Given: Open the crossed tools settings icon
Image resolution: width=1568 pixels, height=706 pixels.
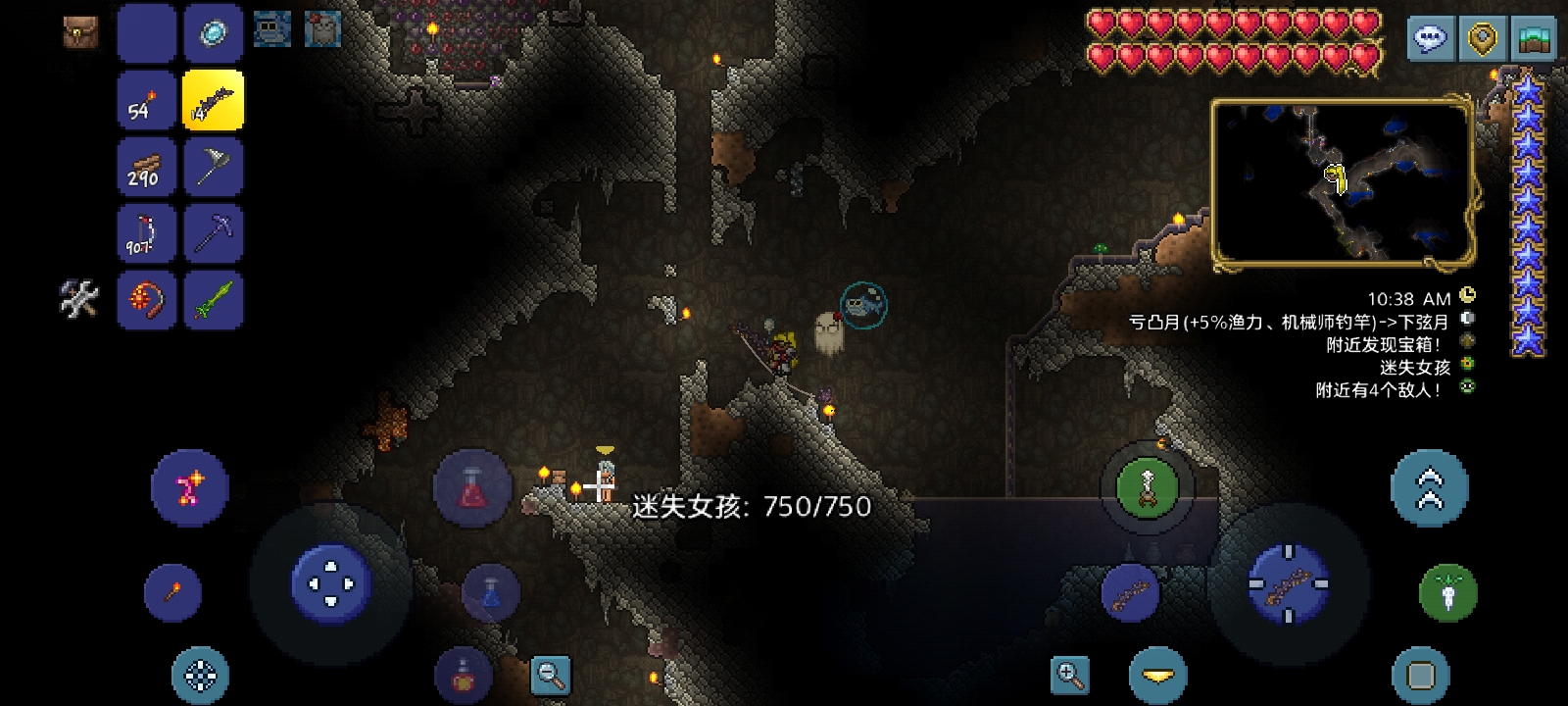Looking at the screenshot, I should (x=79, y=299).
